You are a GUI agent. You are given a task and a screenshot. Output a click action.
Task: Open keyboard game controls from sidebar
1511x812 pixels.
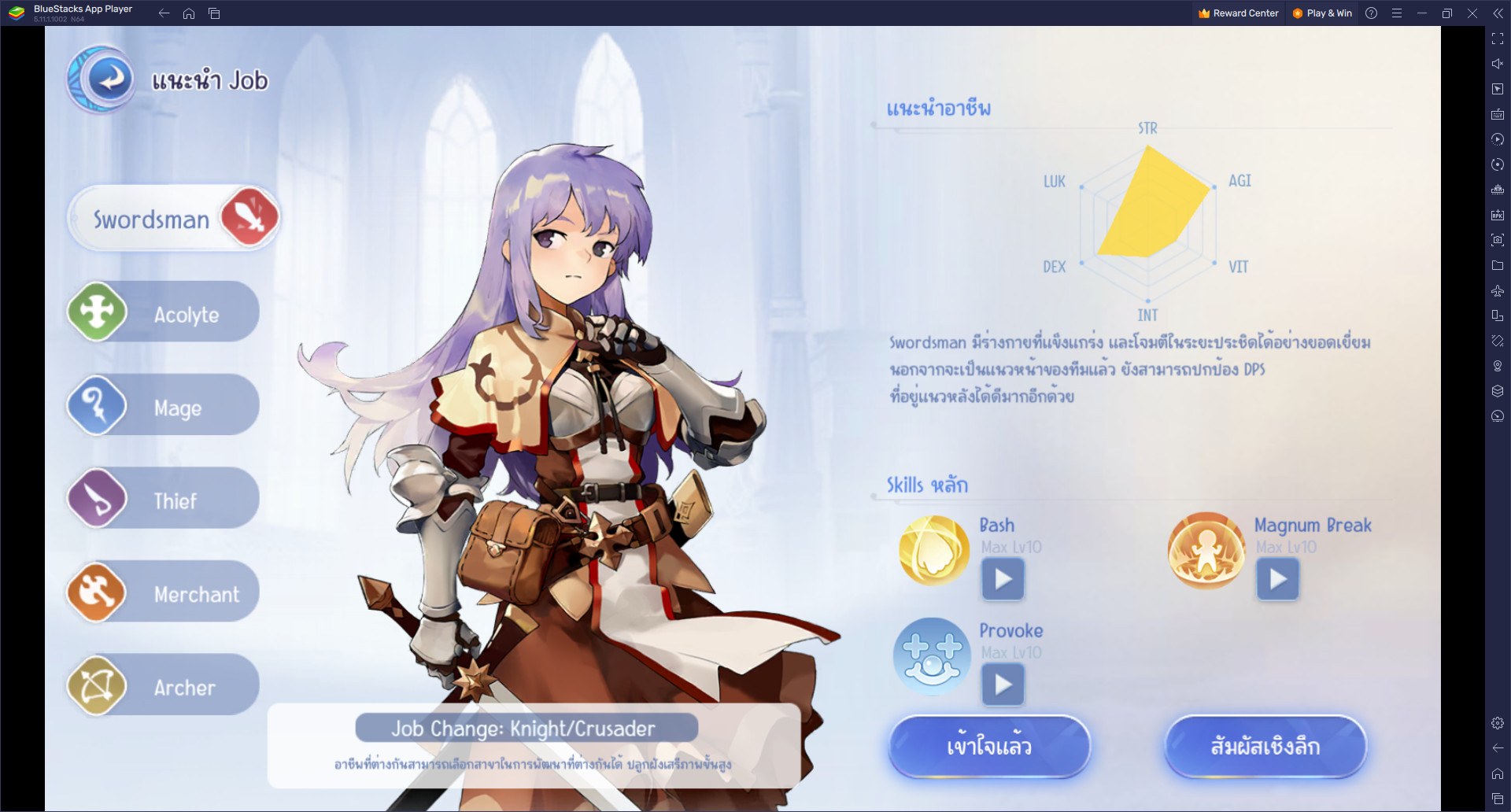(x=1496, y=113)
